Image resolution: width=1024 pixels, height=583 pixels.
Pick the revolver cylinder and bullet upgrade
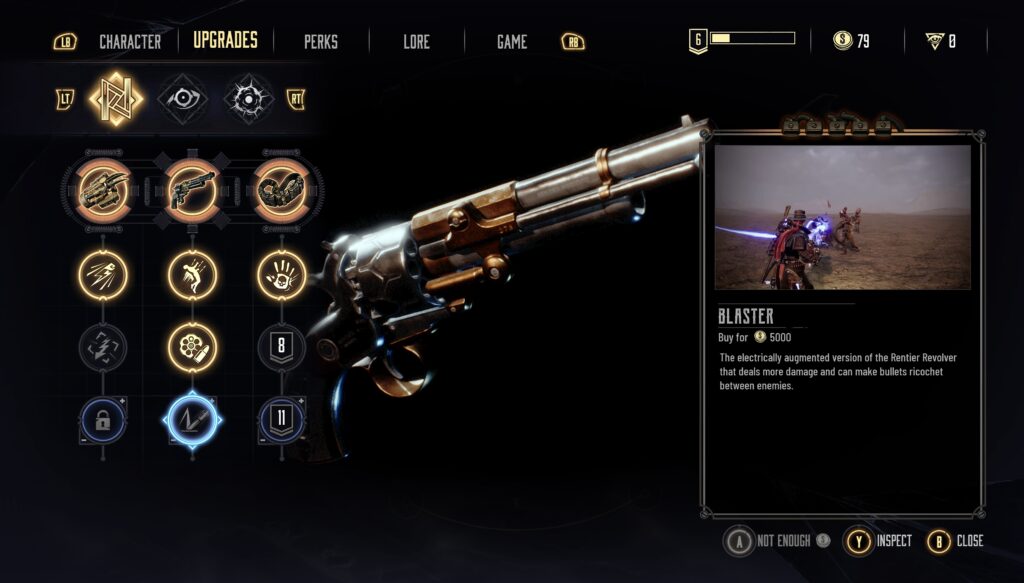(192, 348)
